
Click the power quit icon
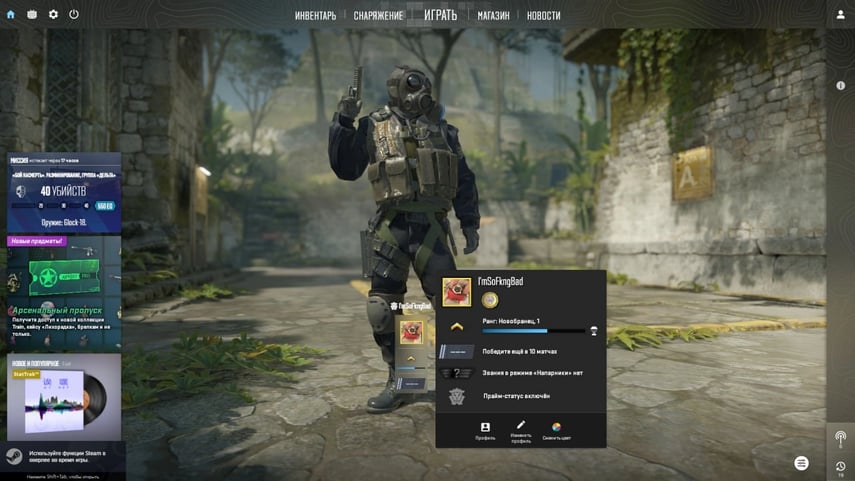(74, 15)
